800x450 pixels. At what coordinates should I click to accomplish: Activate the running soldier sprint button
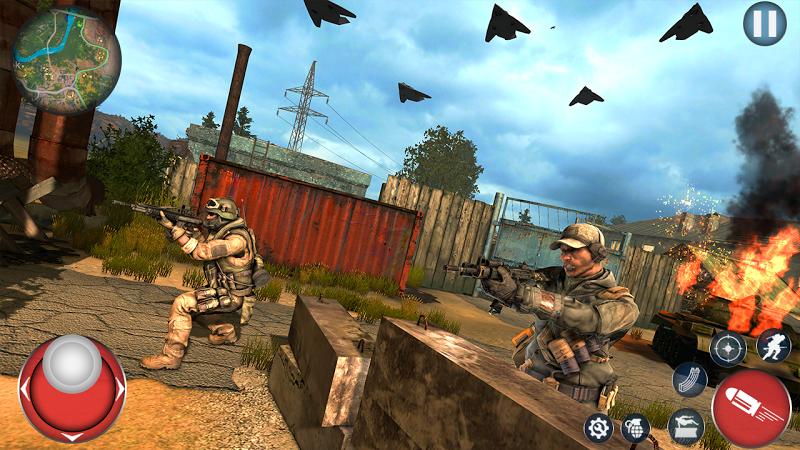tap(772, 346)
